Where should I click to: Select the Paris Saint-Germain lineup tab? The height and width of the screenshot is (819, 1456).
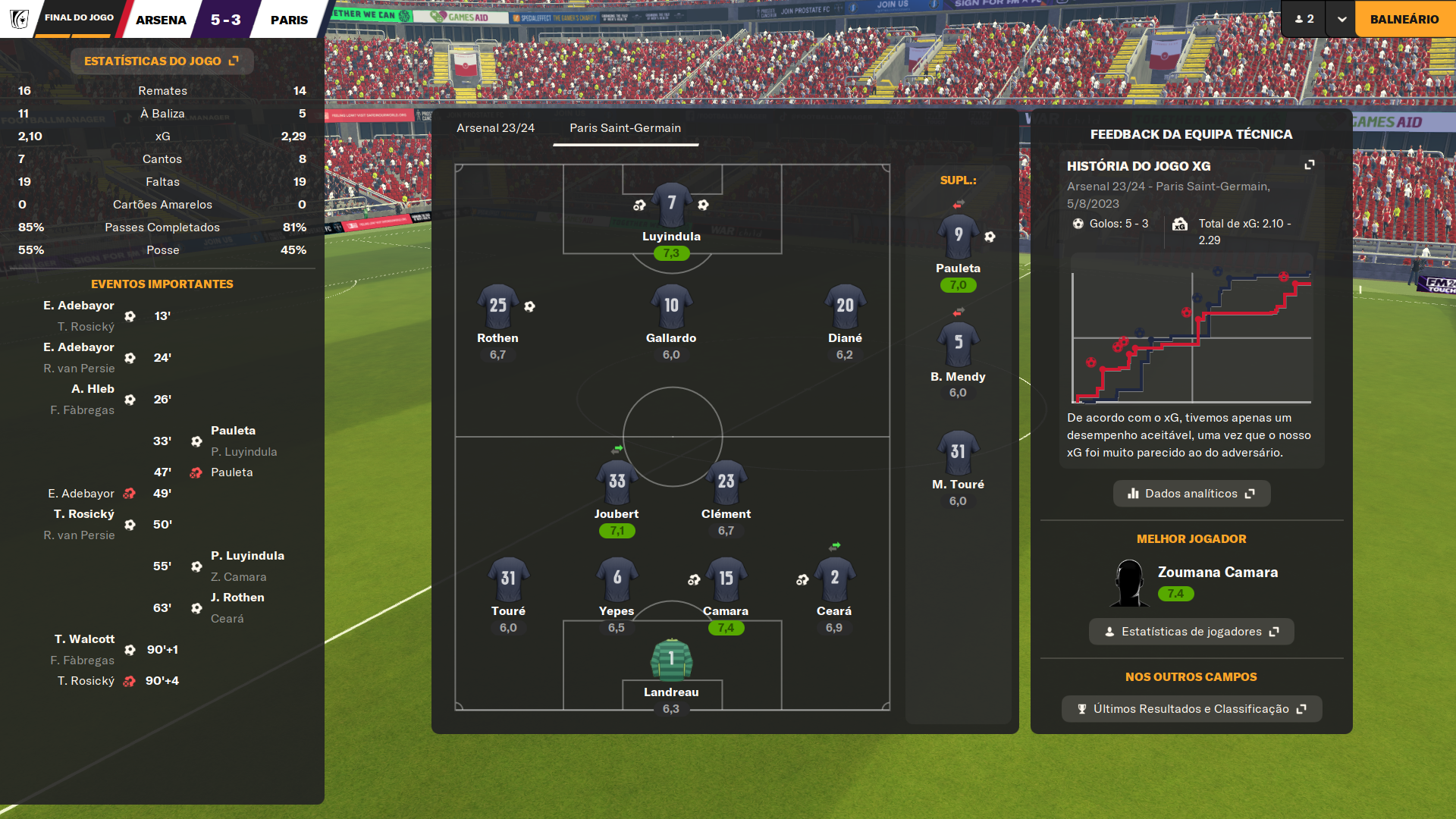coord(625,128)
